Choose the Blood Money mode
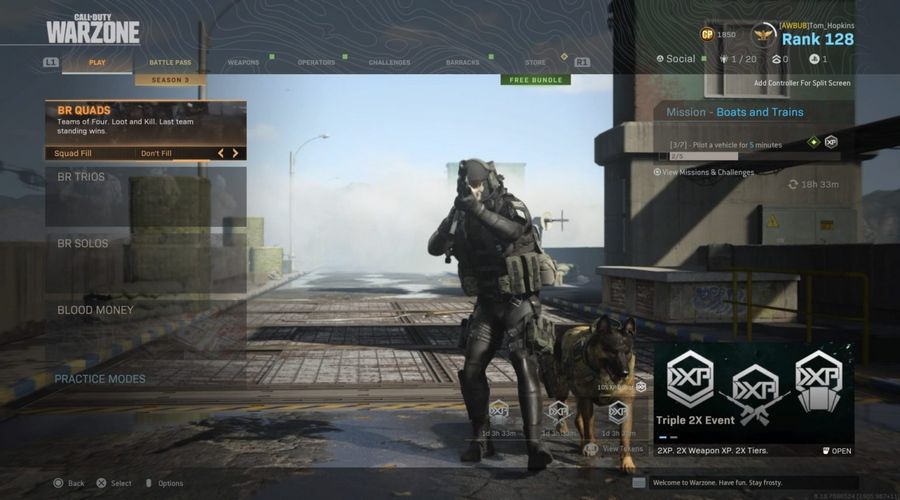Screen dimensions: 900x500 pos(145,310)
